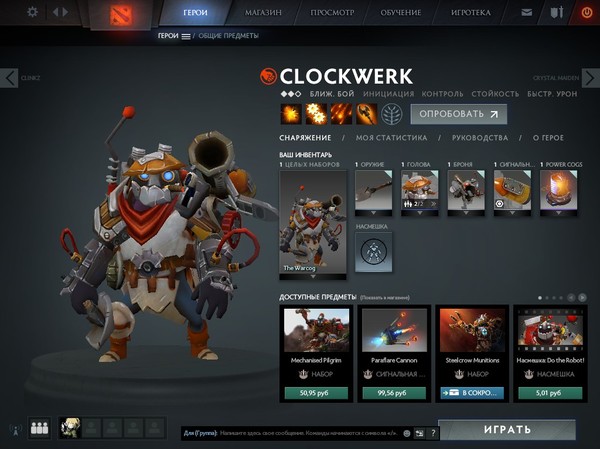Go to the ПРОСМОТР tab
This screenshot has height=449, width=600.
[x=333, y=13]
